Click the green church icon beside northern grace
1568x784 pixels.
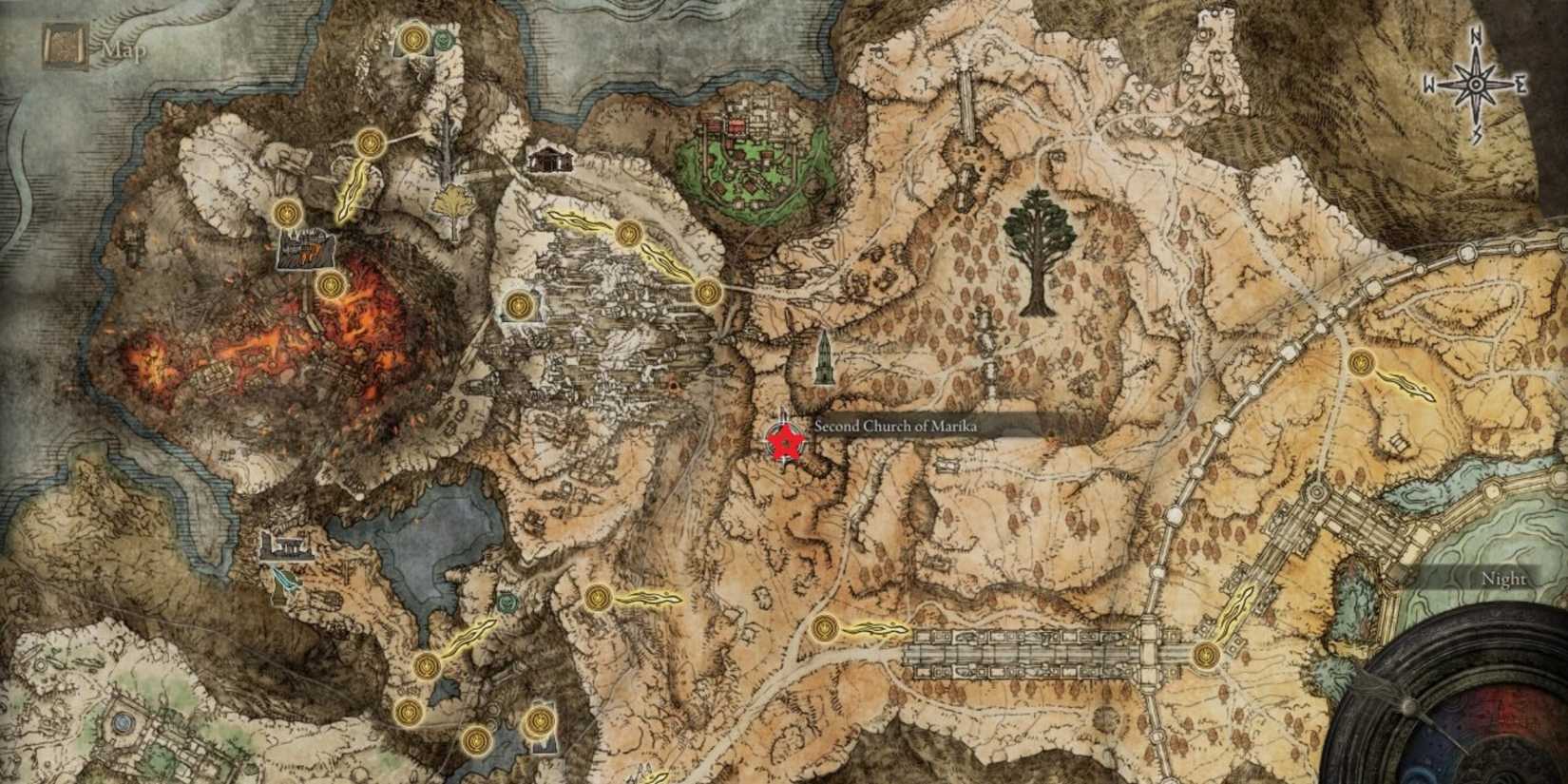[x=446, y=39]
